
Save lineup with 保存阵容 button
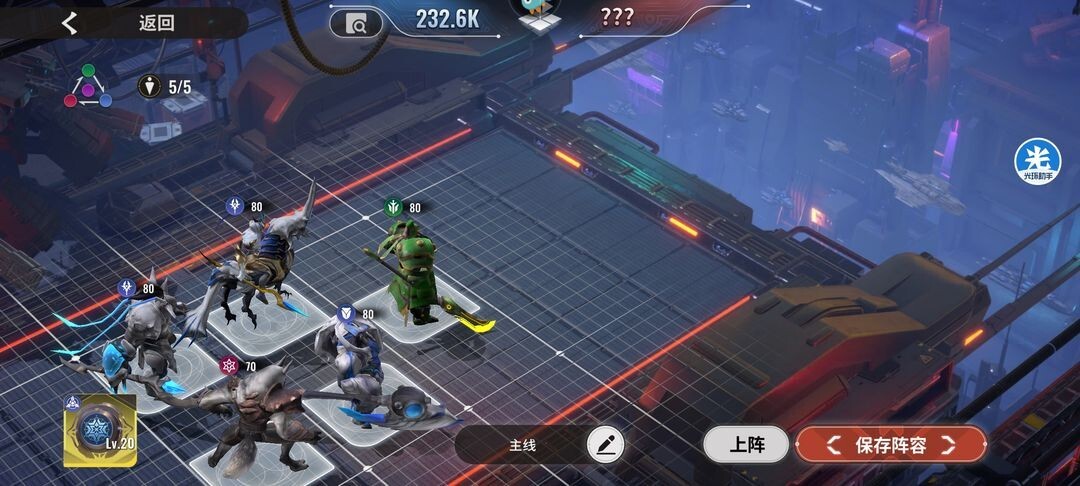pyautogui.click(x=891, y=444)
